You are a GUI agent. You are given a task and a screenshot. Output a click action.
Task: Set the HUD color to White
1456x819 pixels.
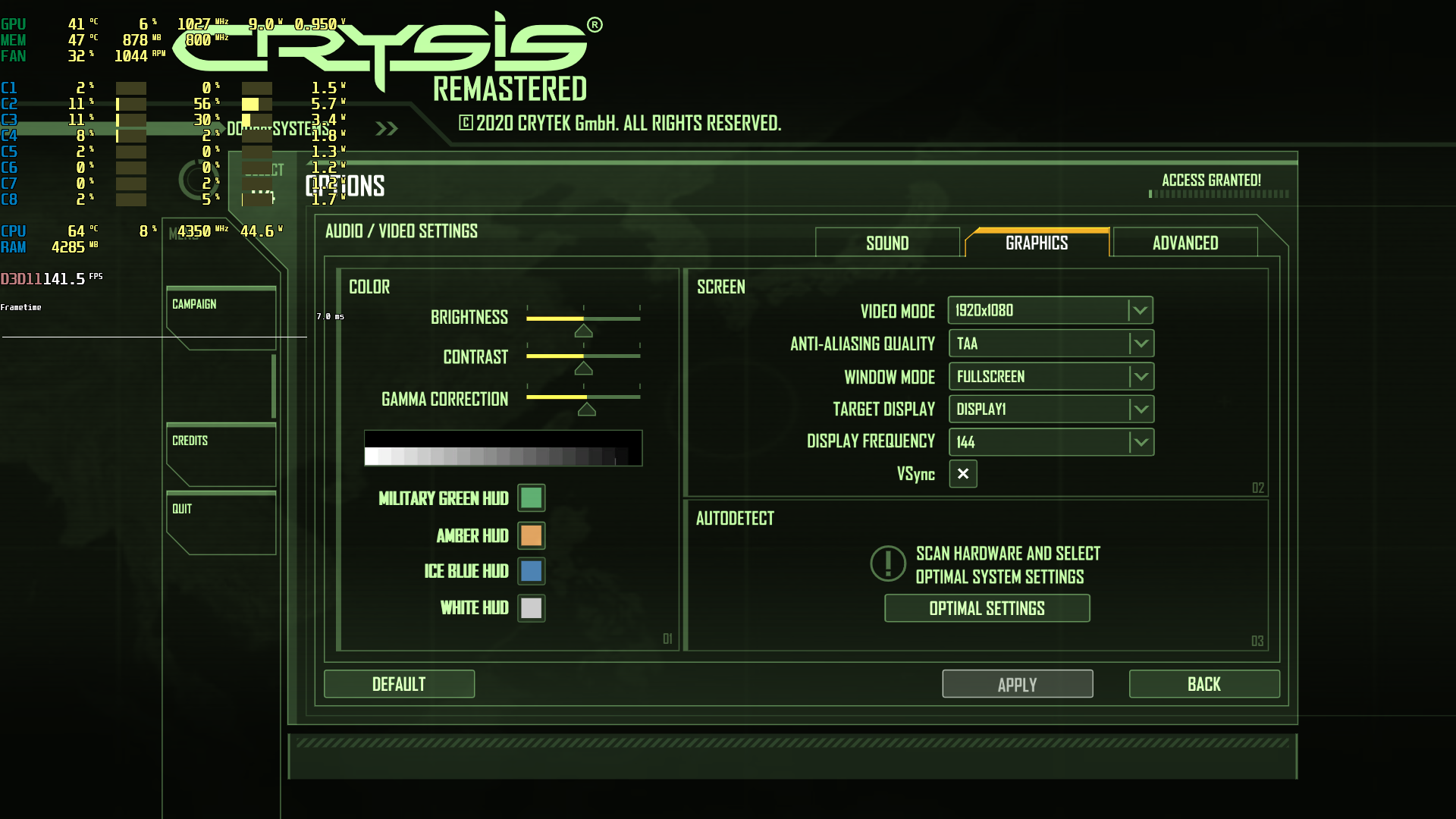click(532, 607)
